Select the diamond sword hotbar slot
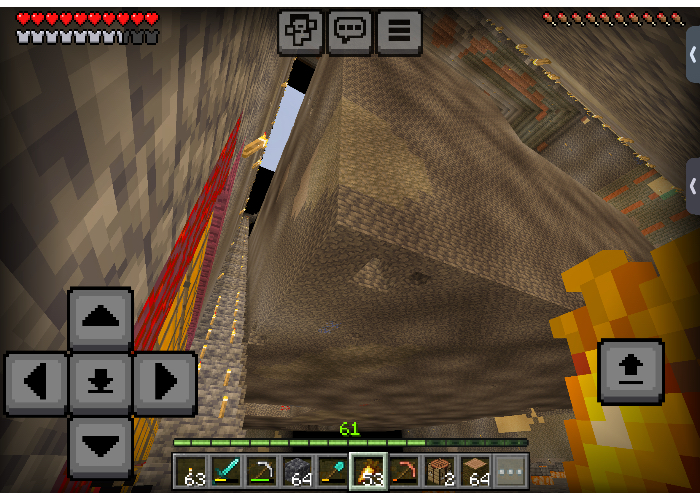Screen dimensions: 700x500 226,471
